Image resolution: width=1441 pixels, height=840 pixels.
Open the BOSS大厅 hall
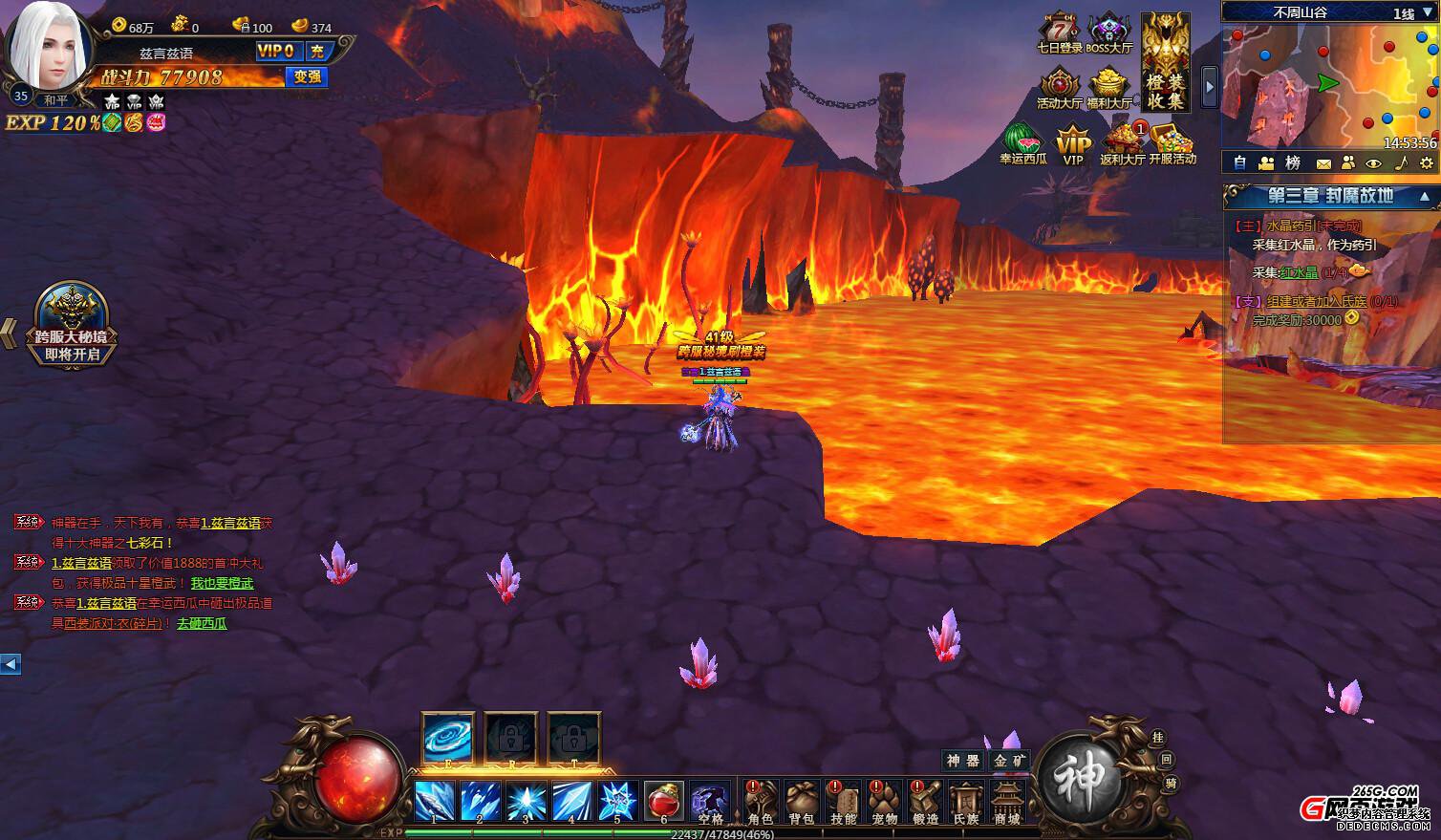(1109, 33)
